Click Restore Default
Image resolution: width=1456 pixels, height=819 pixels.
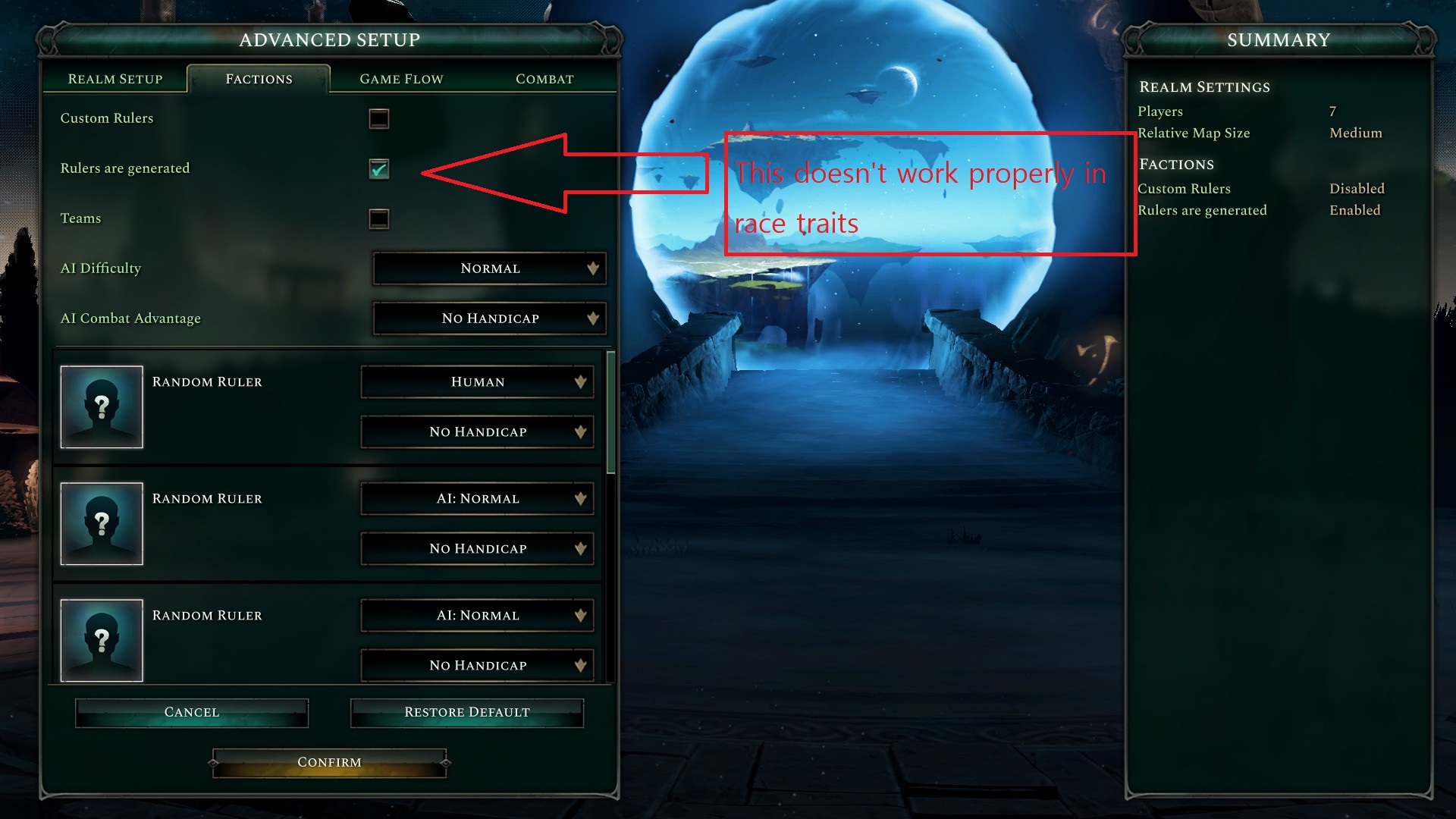tap(466, 712)
